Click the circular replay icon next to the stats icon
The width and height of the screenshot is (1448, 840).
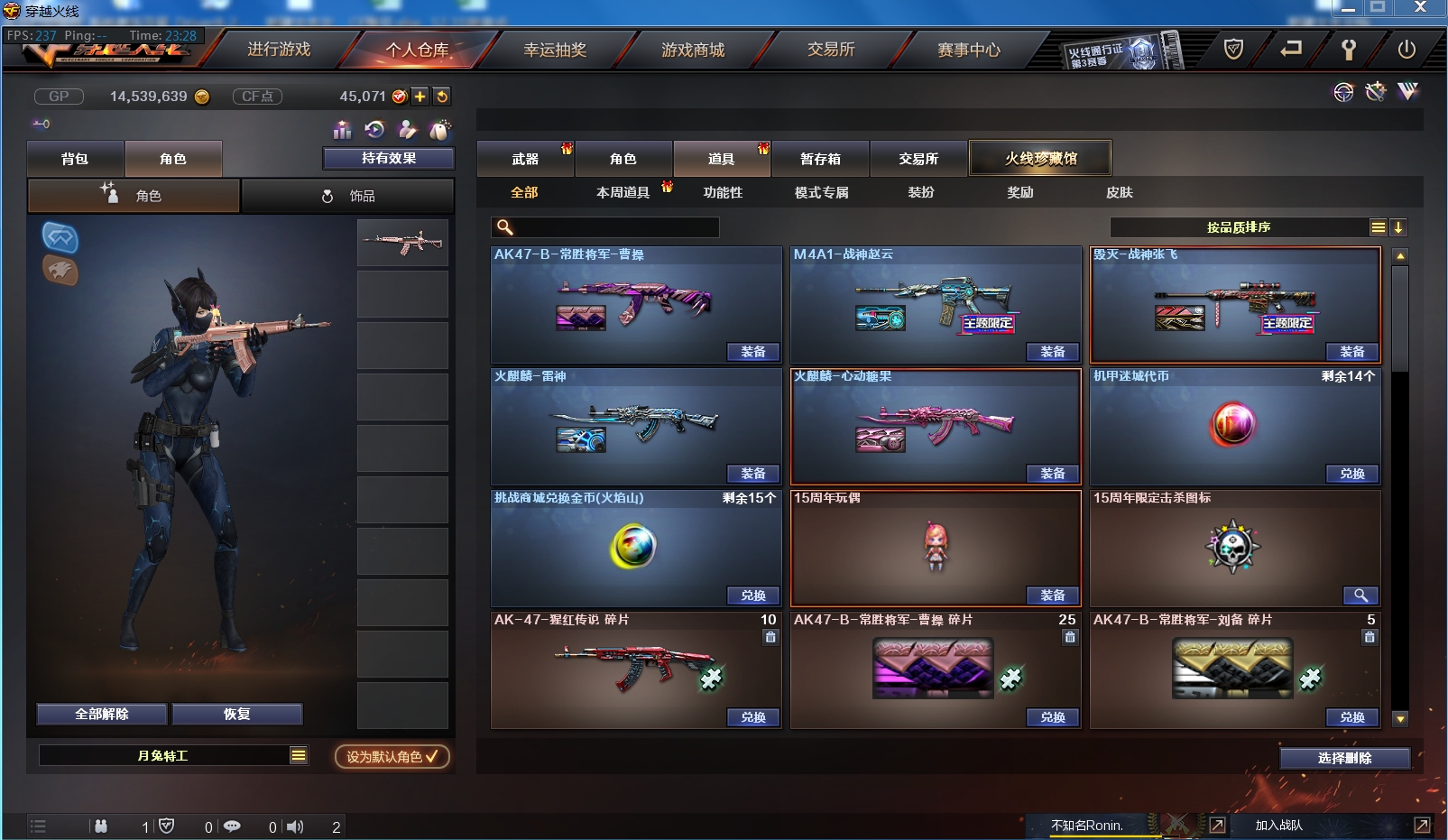[x=375, y=130]
